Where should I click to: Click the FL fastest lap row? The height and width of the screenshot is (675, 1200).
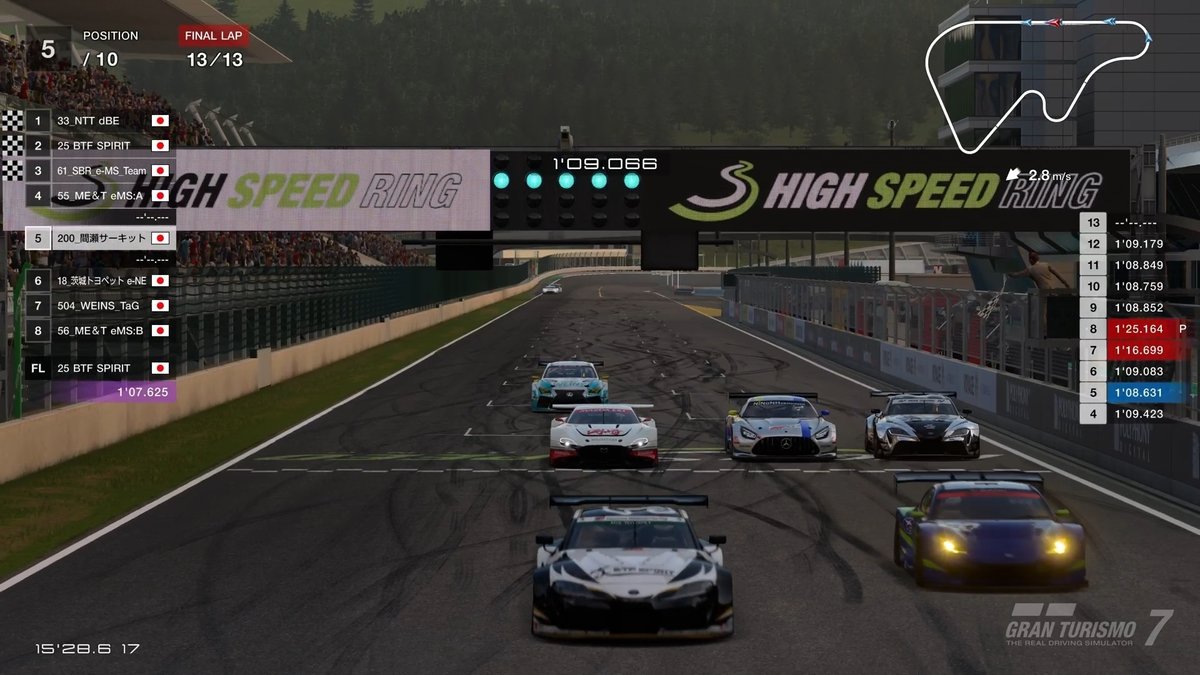click(x=100, y=368)
